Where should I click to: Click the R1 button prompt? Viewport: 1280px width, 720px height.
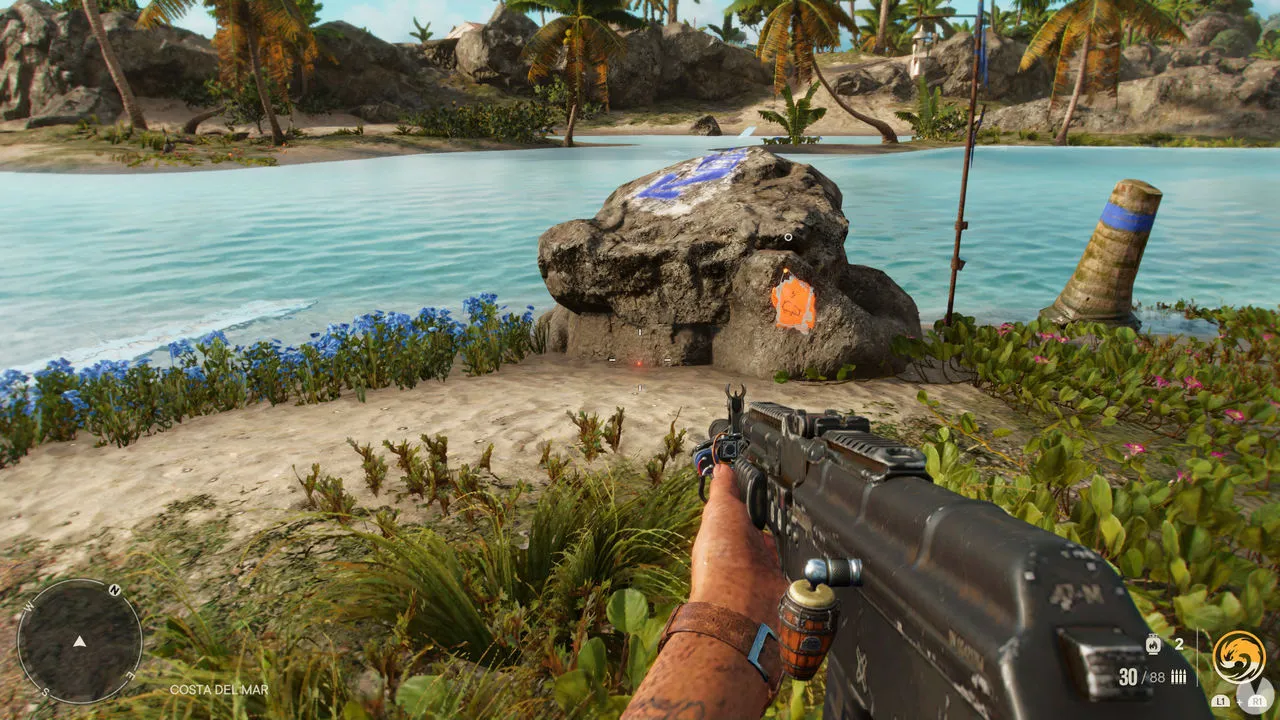[x=1257, y=701]
